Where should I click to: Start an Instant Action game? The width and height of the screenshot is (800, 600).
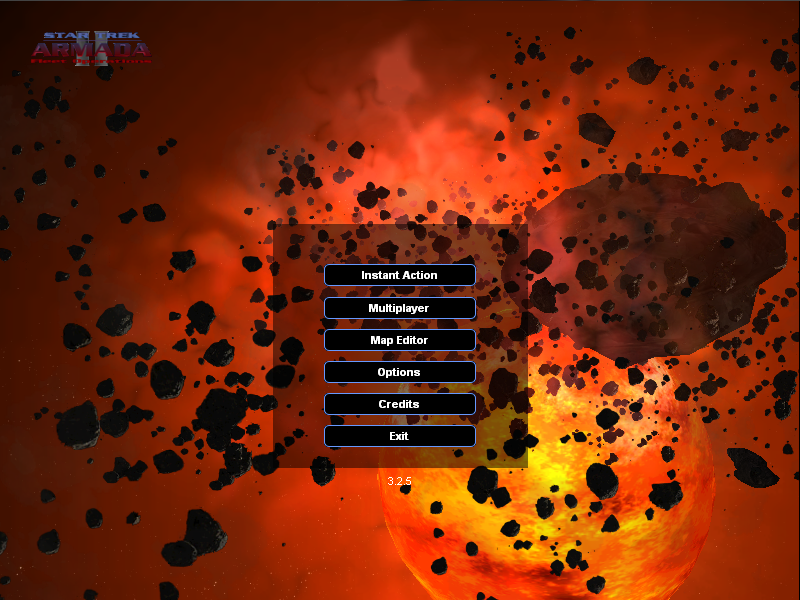pyautogui.click(x=399, y=275)
